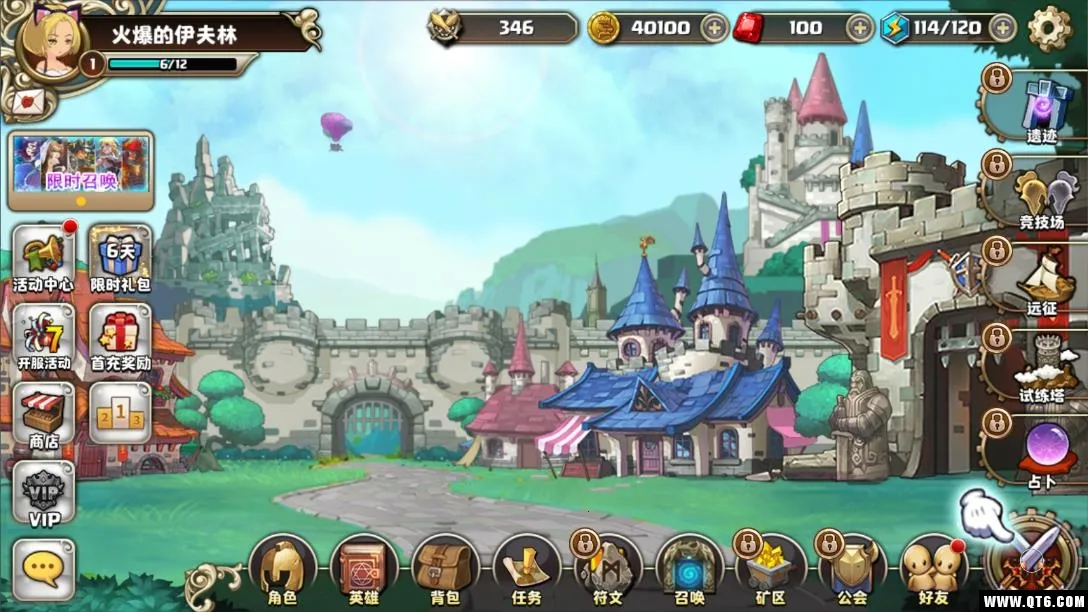Open the 召唤 summon portal
This screenshot has height=612, width=1088.
tap(689, 572)
